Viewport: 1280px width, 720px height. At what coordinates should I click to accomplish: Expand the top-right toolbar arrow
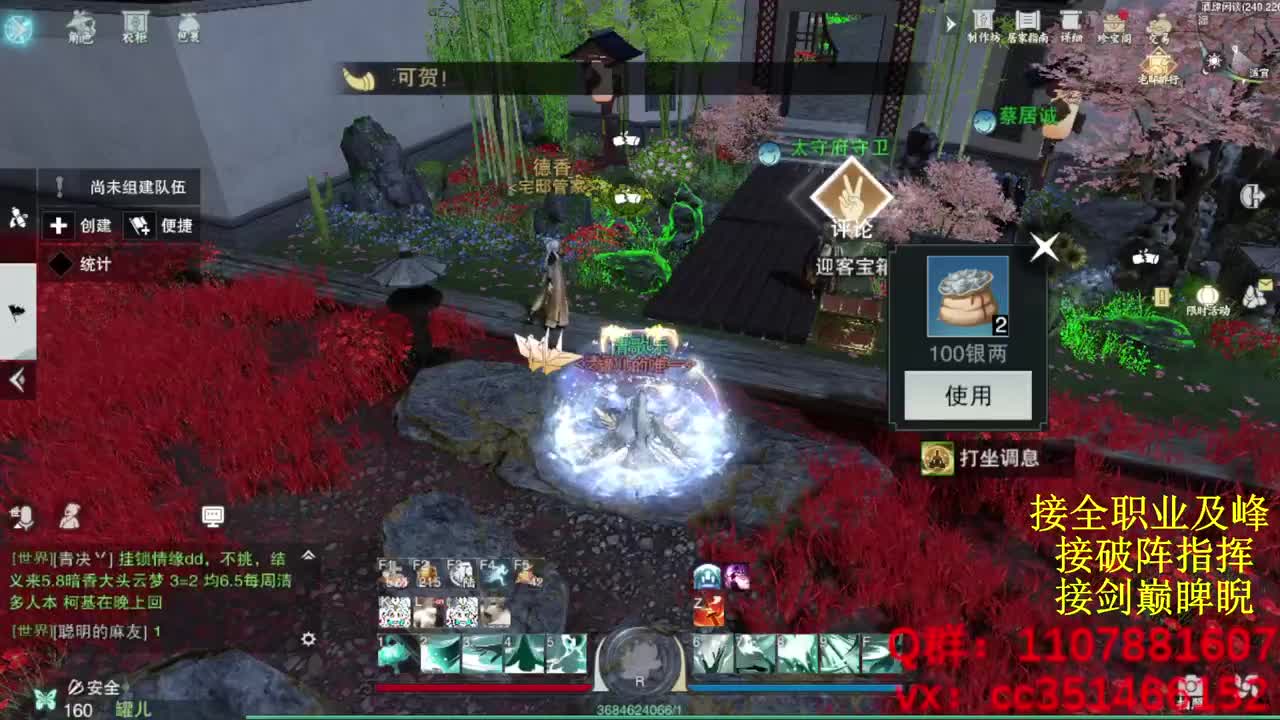951,24
